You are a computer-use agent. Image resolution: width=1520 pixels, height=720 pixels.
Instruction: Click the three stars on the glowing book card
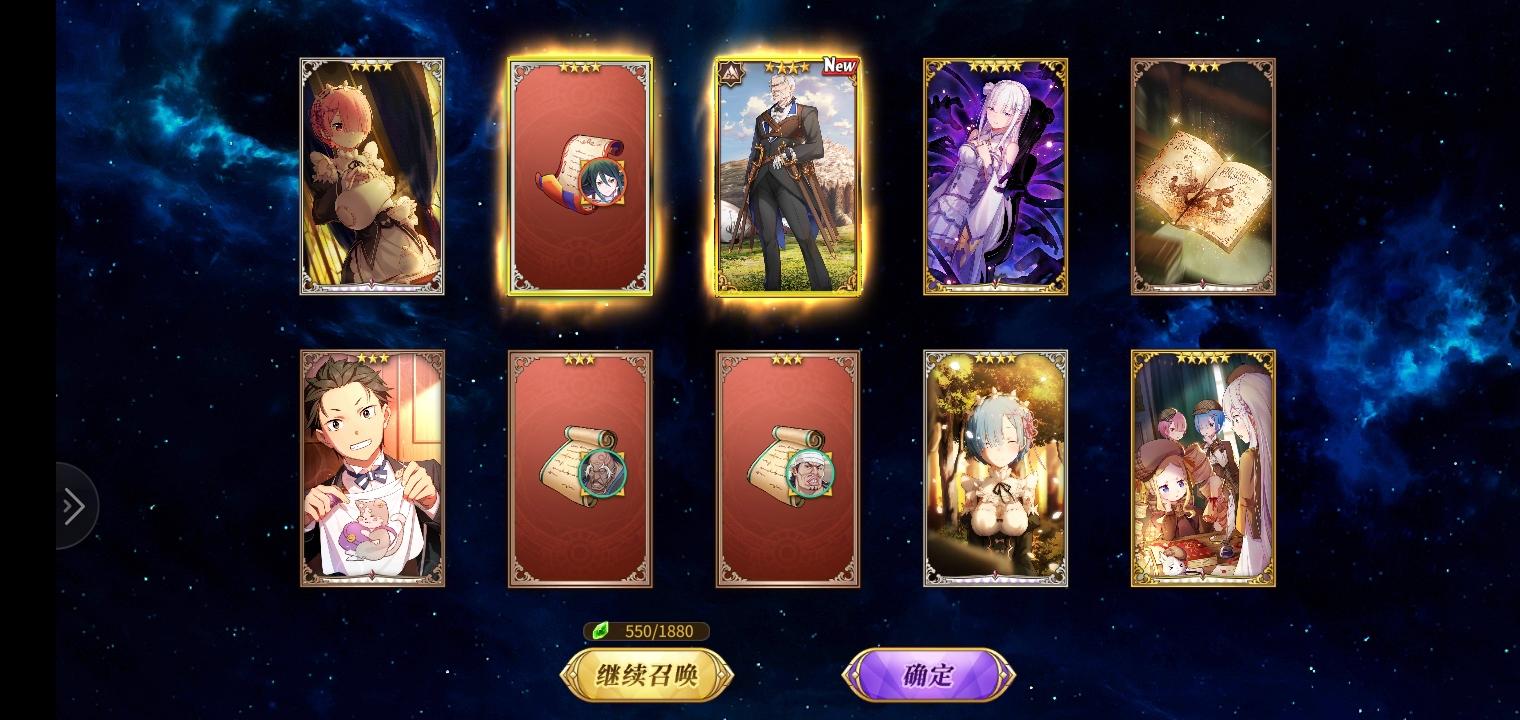click(x=1203, y=66)
